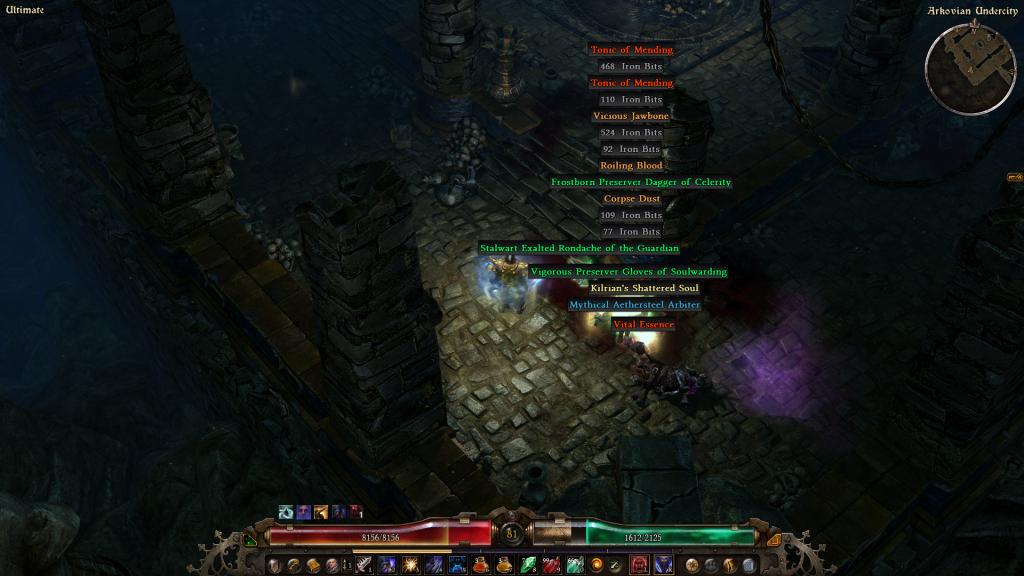The height and width of the screenshot is (576, 1024).
Task: Pick up Vigorous Preserver Gloves of Soulwarding
Action: (x=628, y=272)
